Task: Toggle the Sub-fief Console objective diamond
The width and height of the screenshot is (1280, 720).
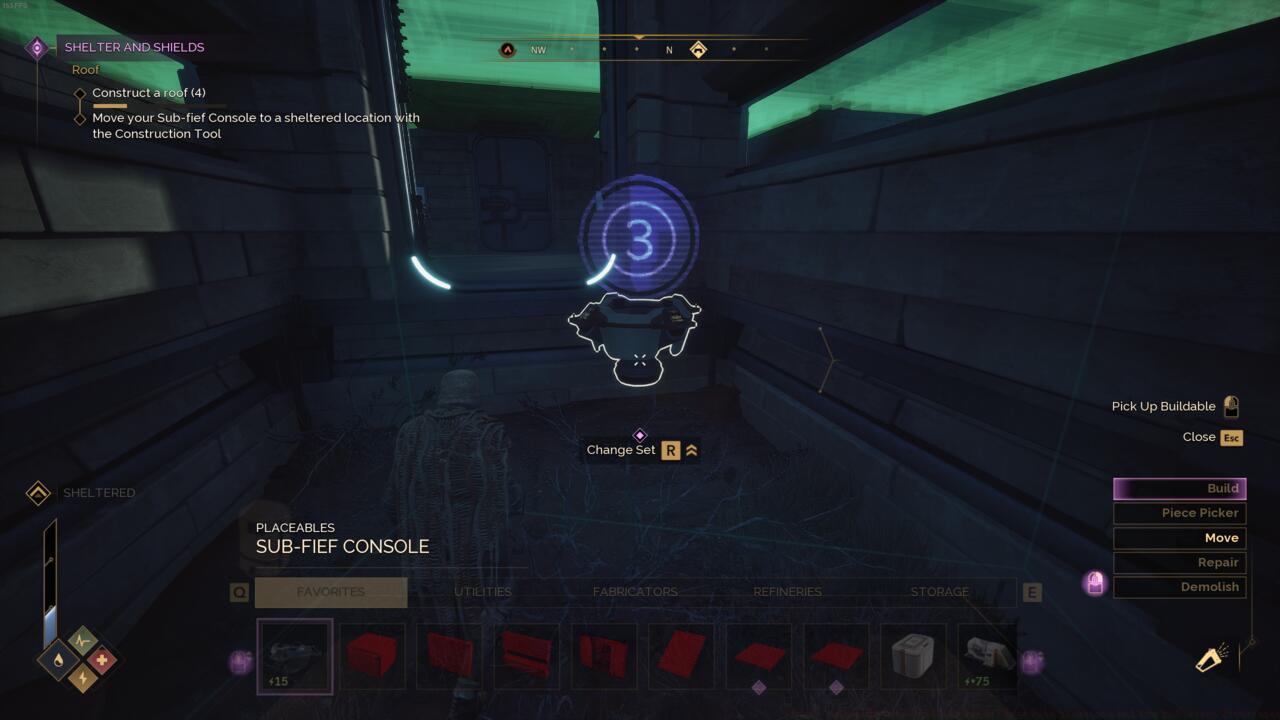Action: [81, 117]
